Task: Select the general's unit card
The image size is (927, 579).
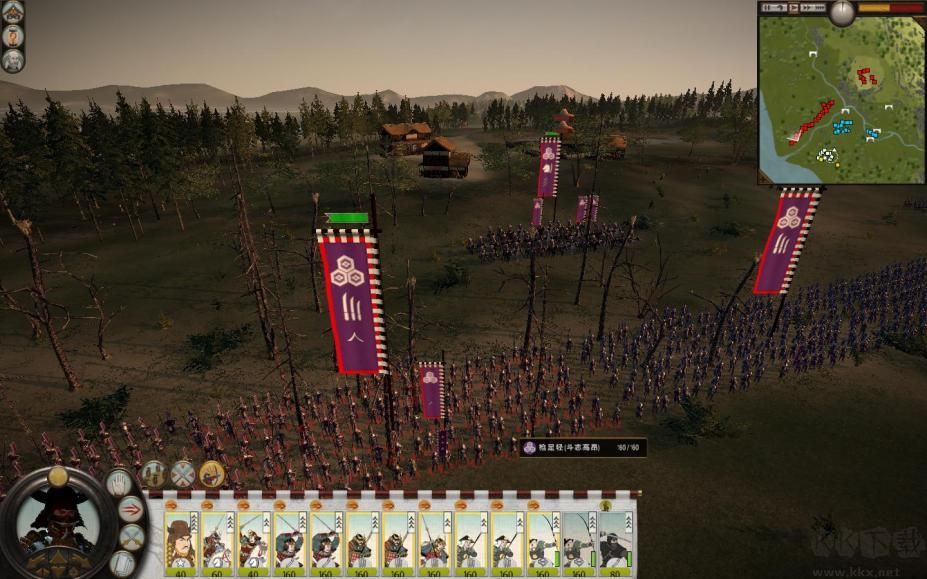Action: pos(181,541)
